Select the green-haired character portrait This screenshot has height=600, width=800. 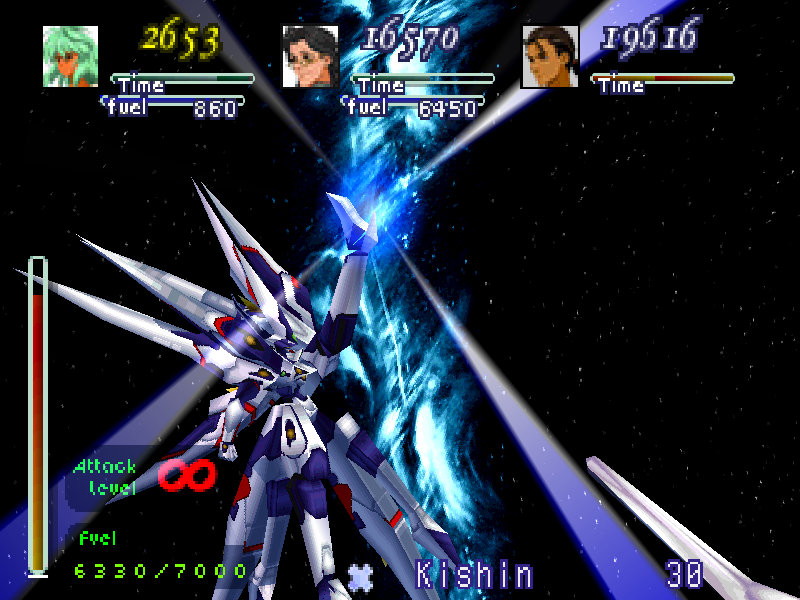(x=70, y=56)
